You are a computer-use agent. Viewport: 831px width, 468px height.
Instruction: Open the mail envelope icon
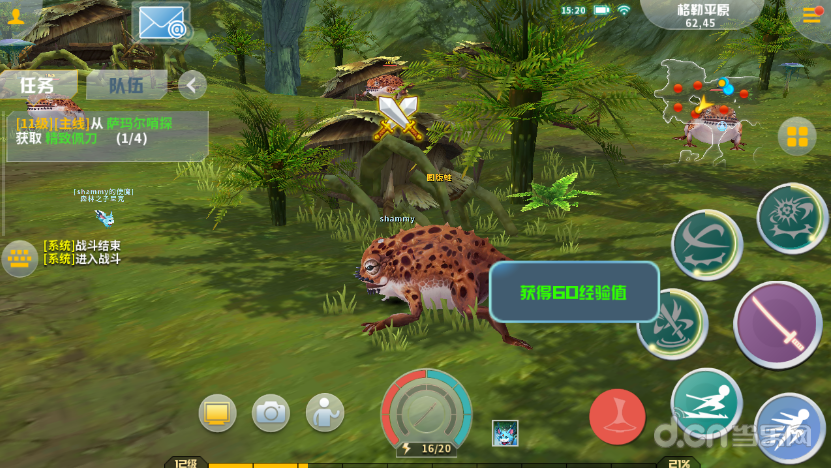tap(162, 22)
